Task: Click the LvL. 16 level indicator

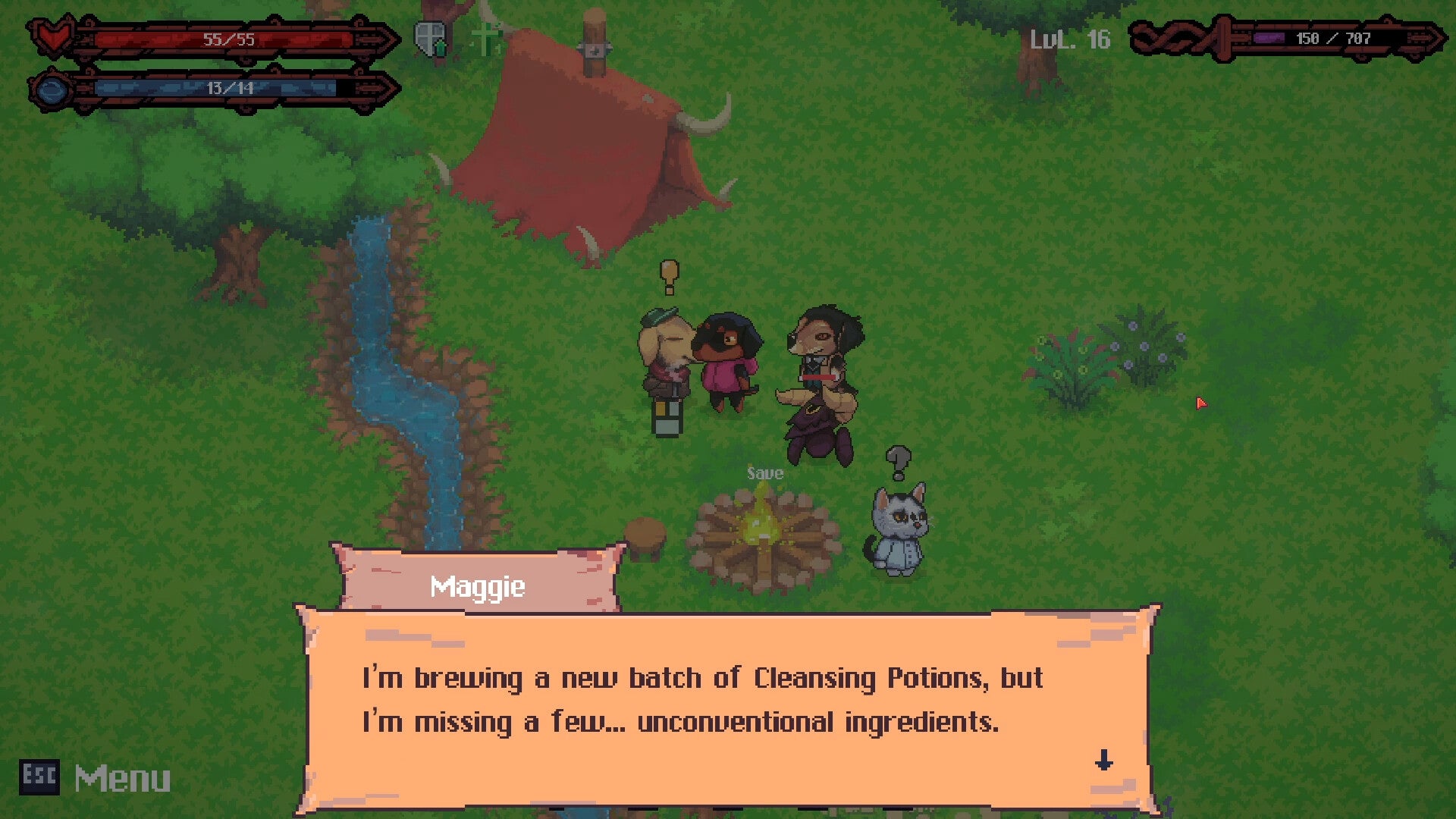Action: point(1069,39)
